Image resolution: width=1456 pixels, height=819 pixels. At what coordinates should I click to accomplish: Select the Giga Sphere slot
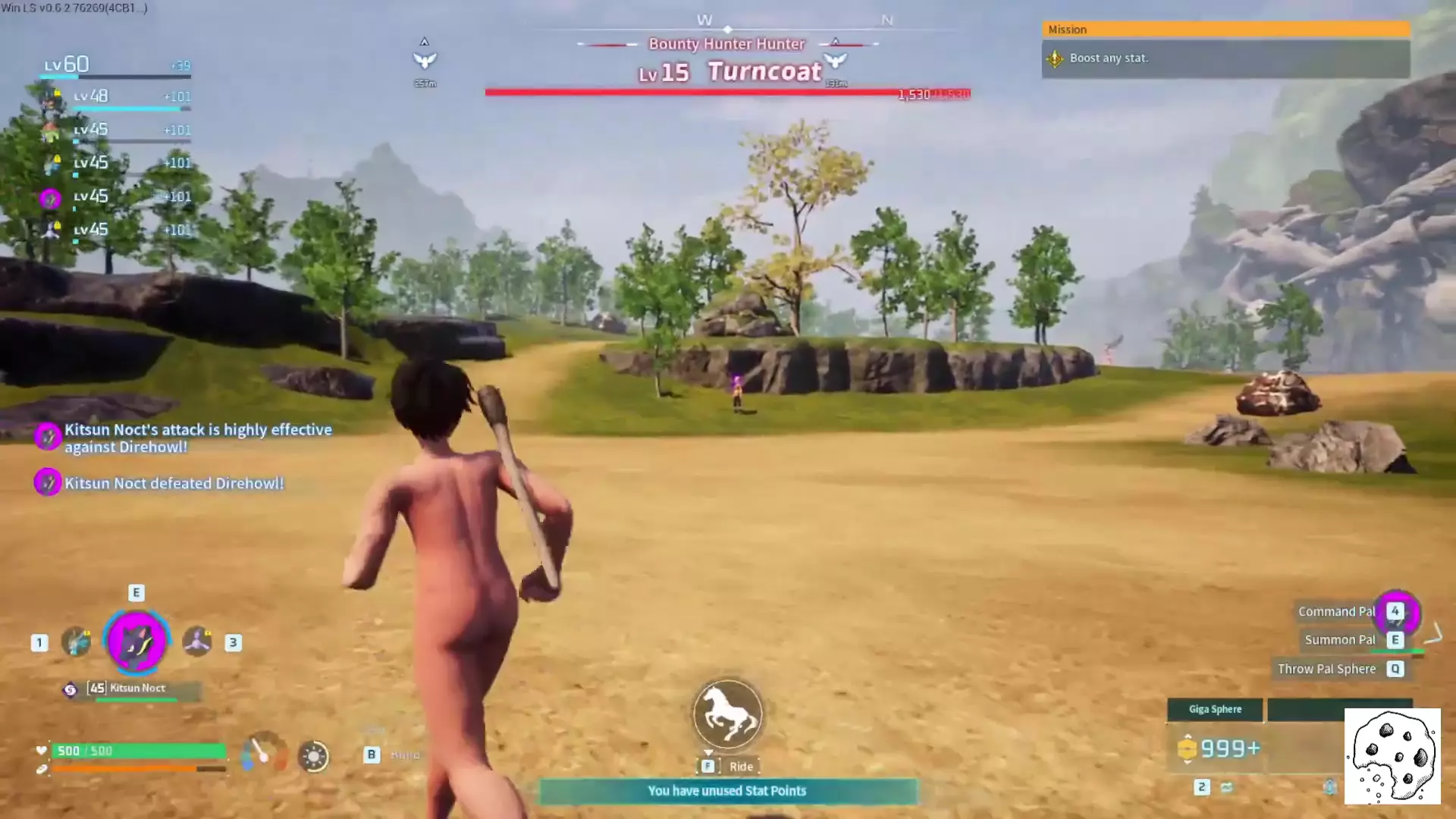(x=1215, y=710)
